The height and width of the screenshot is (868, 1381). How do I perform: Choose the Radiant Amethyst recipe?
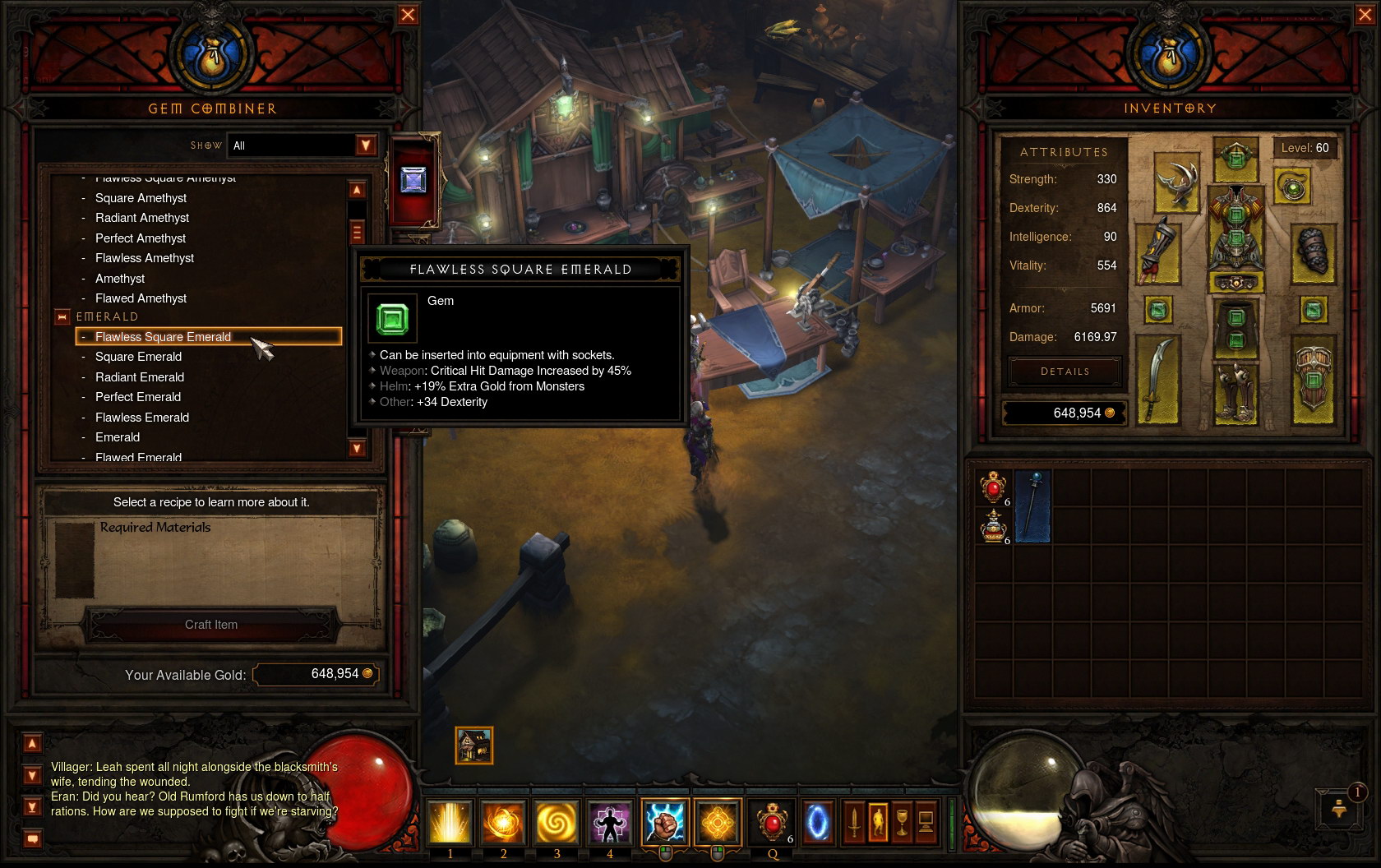click(x=142, y=218)
